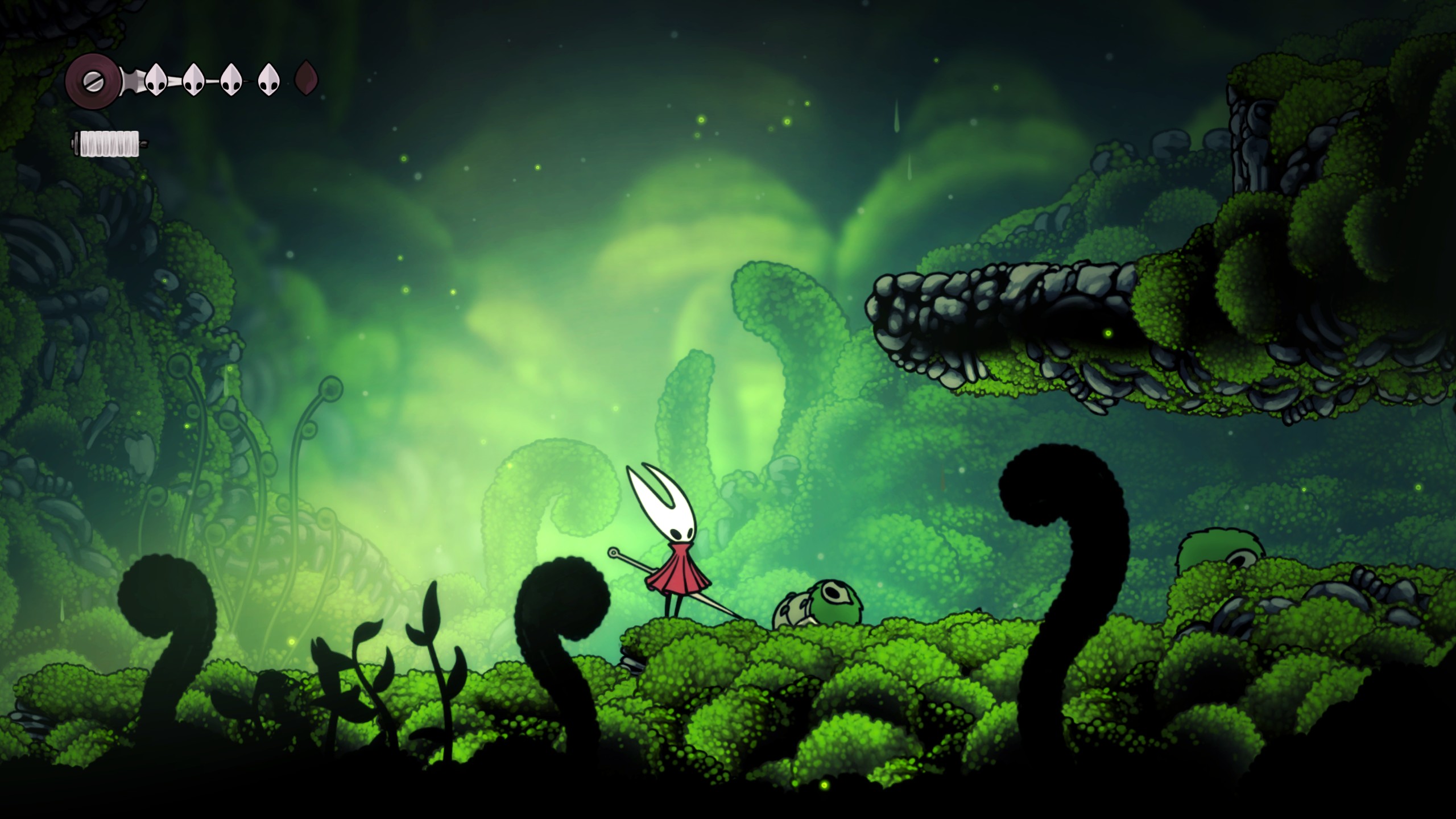Select the second white mask health icon

pyautogui.click(x=193, y=80)
